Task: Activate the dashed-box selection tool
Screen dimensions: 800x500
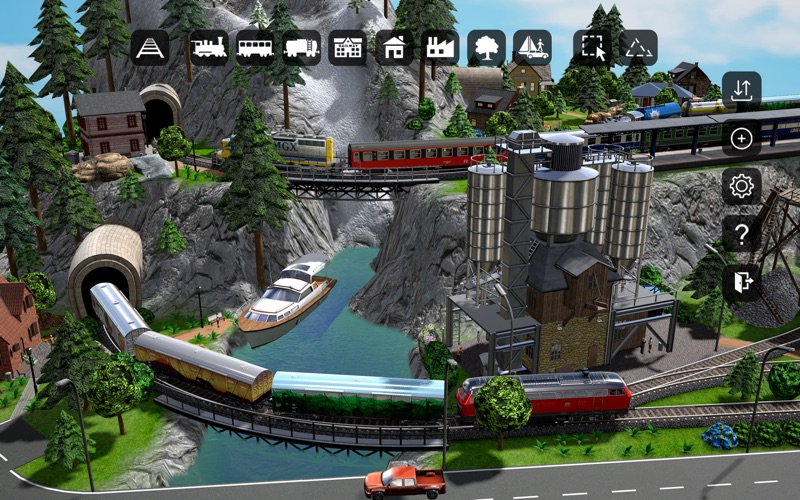Action: pos(591,47)
